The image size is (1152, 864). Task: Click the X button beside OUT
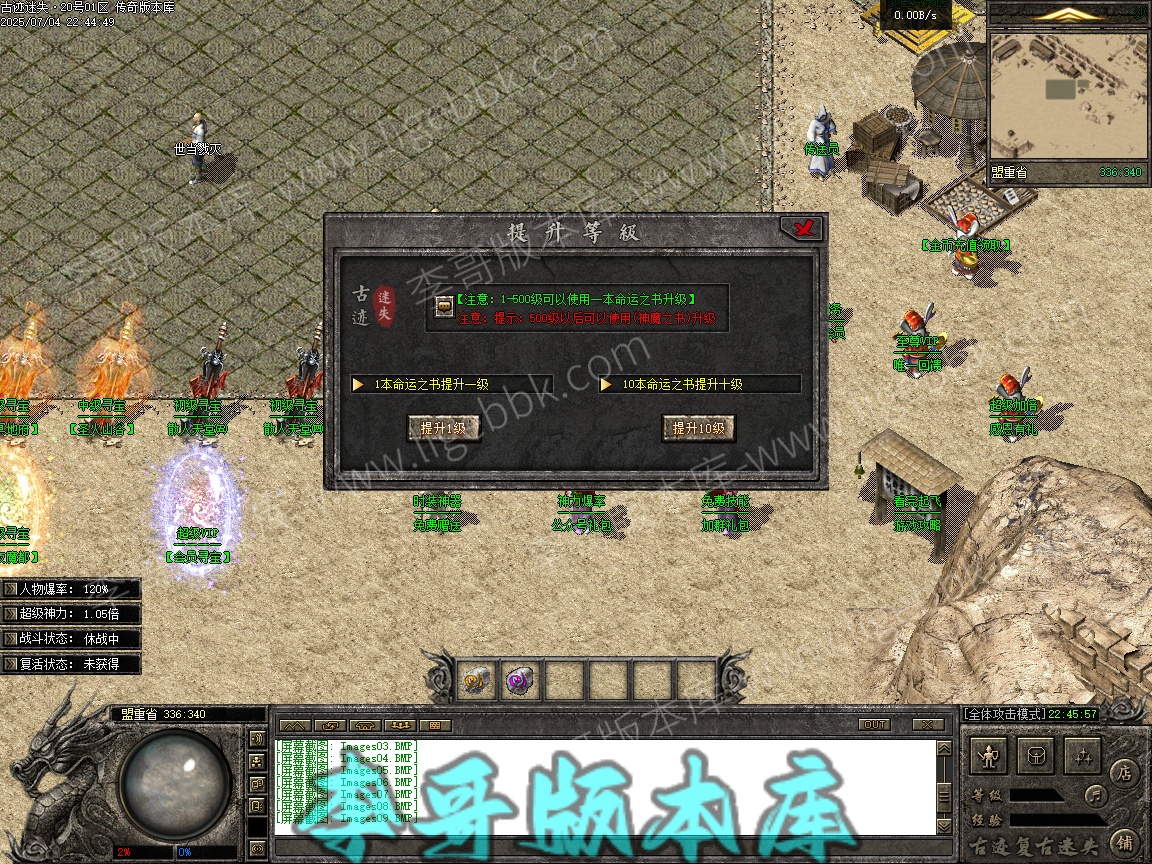(x=928, y=724)
